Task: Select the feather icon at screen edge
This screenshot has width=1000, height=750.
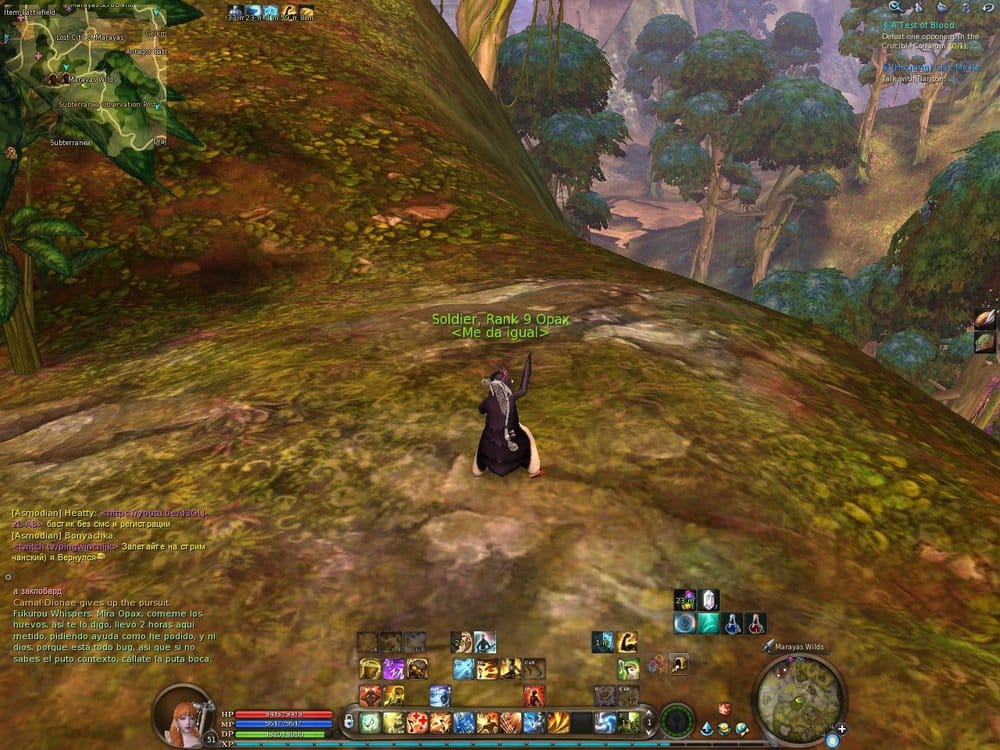Action: tap(985, 319)
